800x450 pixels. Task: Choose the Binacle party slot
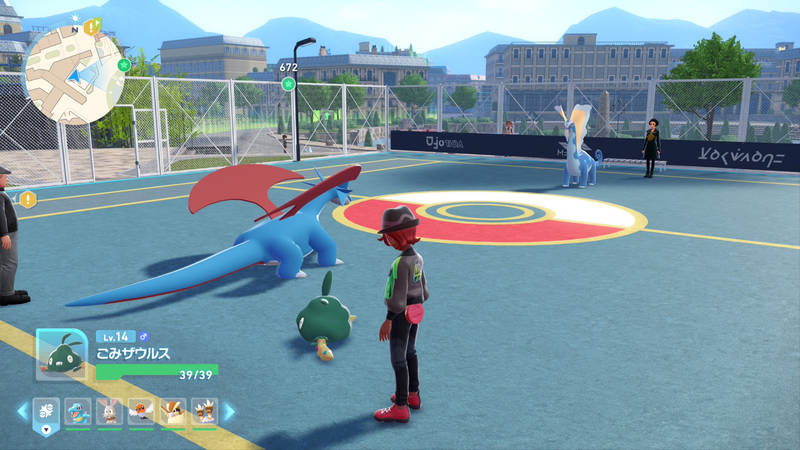click(204, 411)
